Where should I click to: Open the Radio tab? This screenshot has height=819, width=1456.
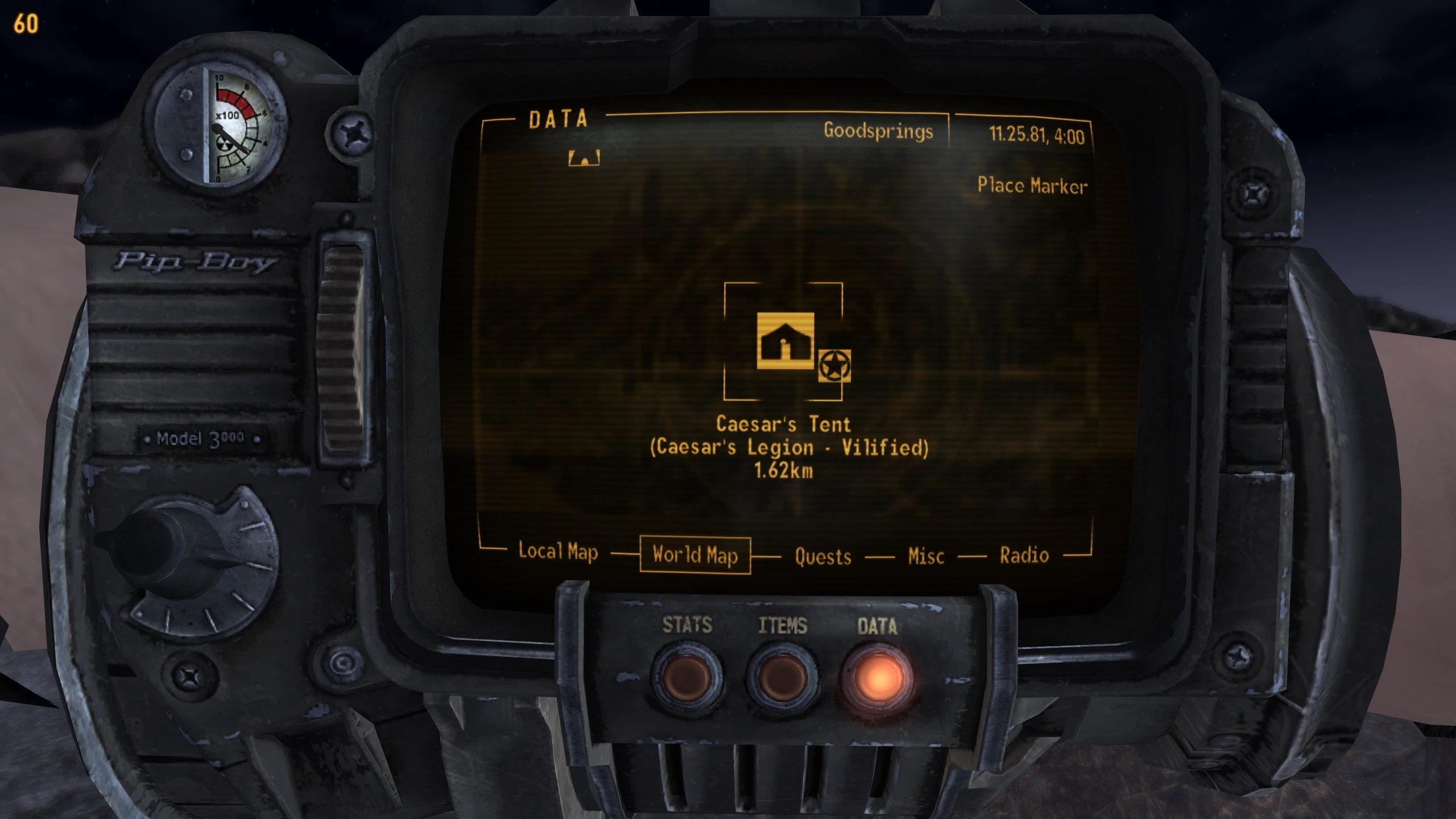pos(1024,555)
